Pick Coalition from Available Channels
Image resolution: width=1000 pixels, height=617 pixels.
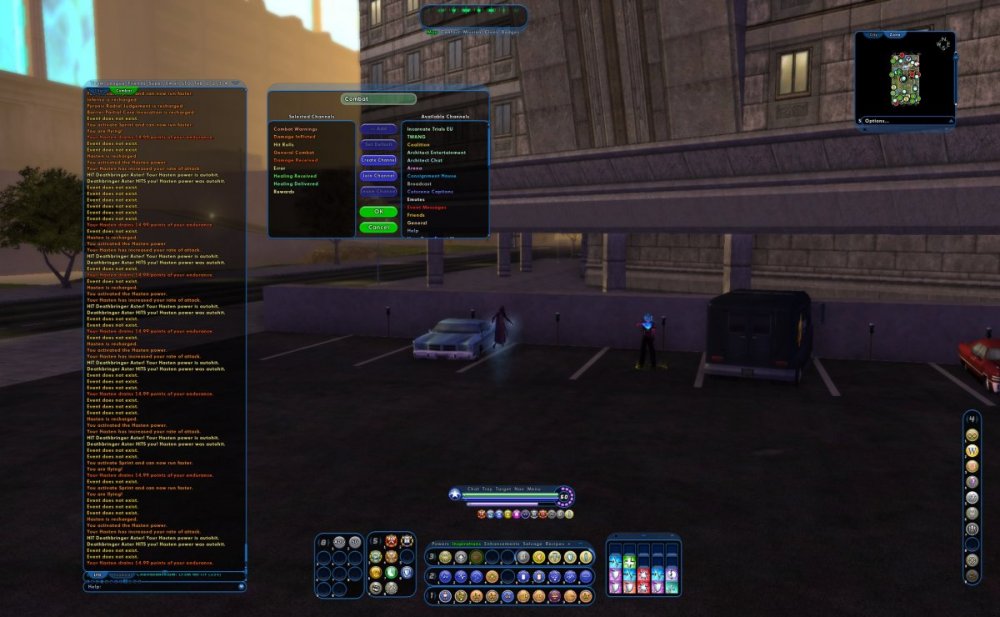coord(418,145)
